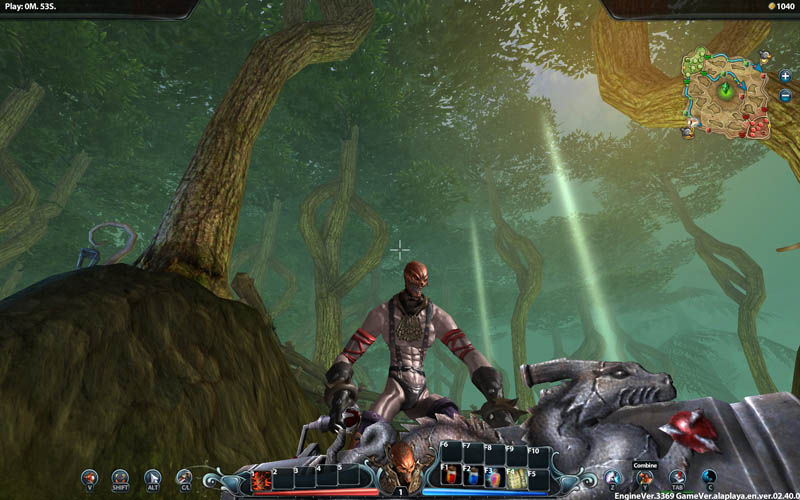Use the scroll item in F4

click(x=516, y=478)
